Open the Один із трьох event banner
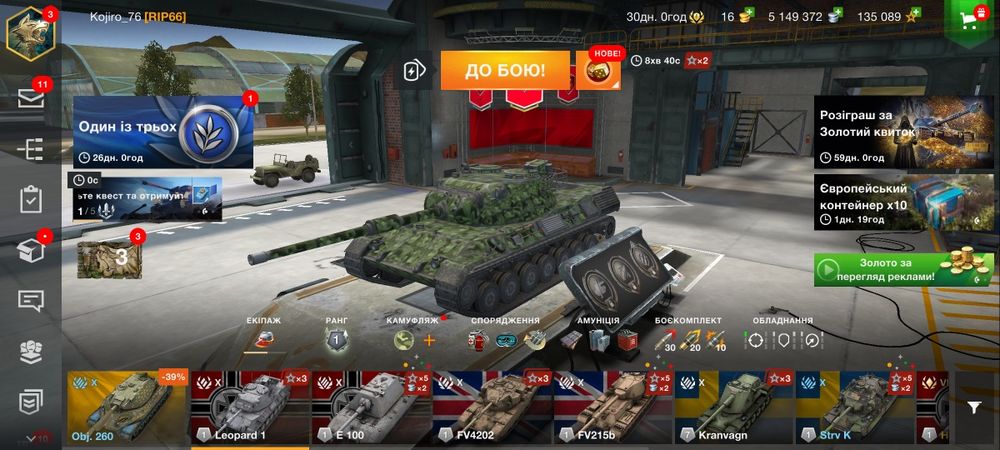Viewport: 1000px width, 450px height. 160,131
